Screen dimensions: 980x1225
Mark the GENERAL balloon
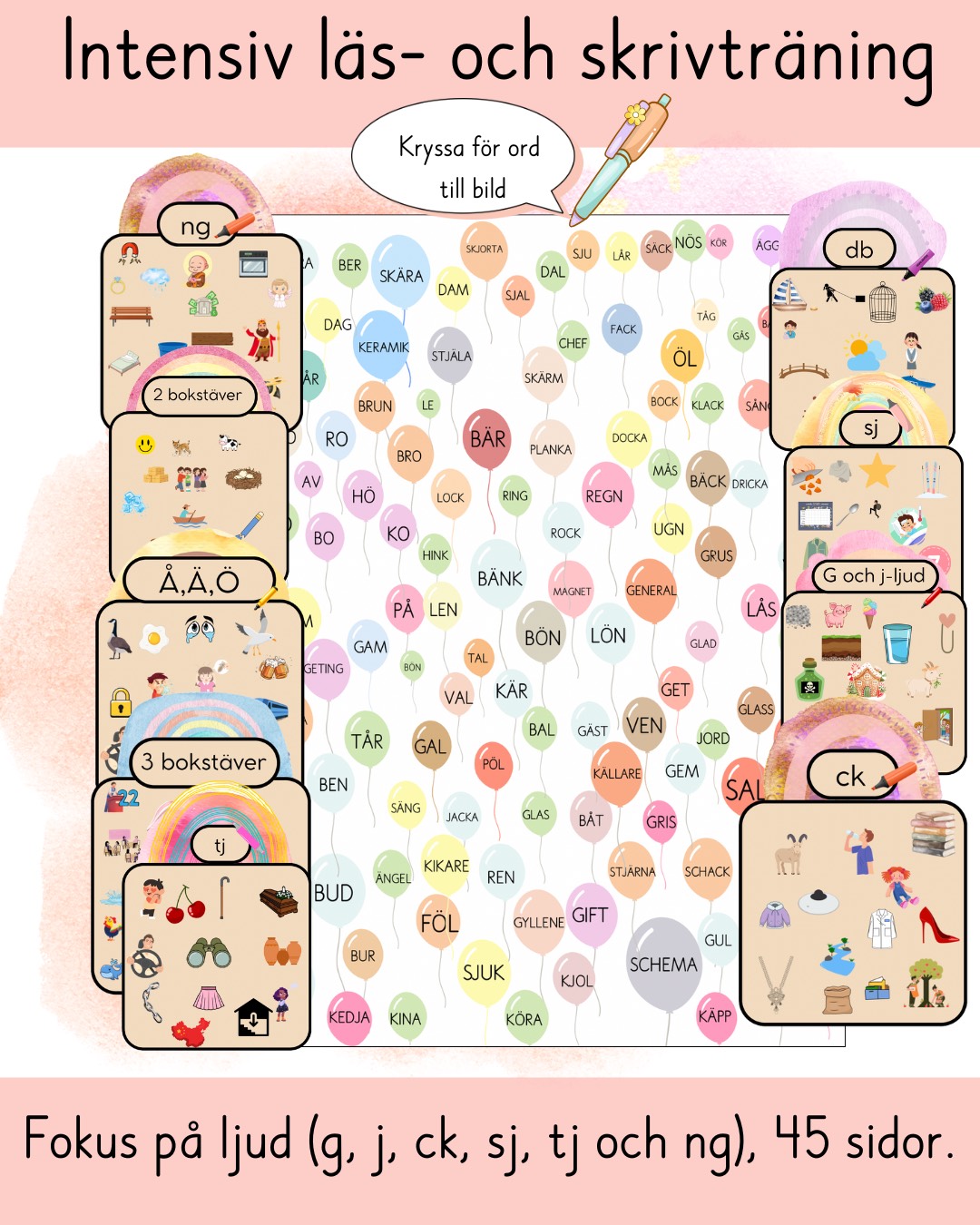tap(651, 590)
